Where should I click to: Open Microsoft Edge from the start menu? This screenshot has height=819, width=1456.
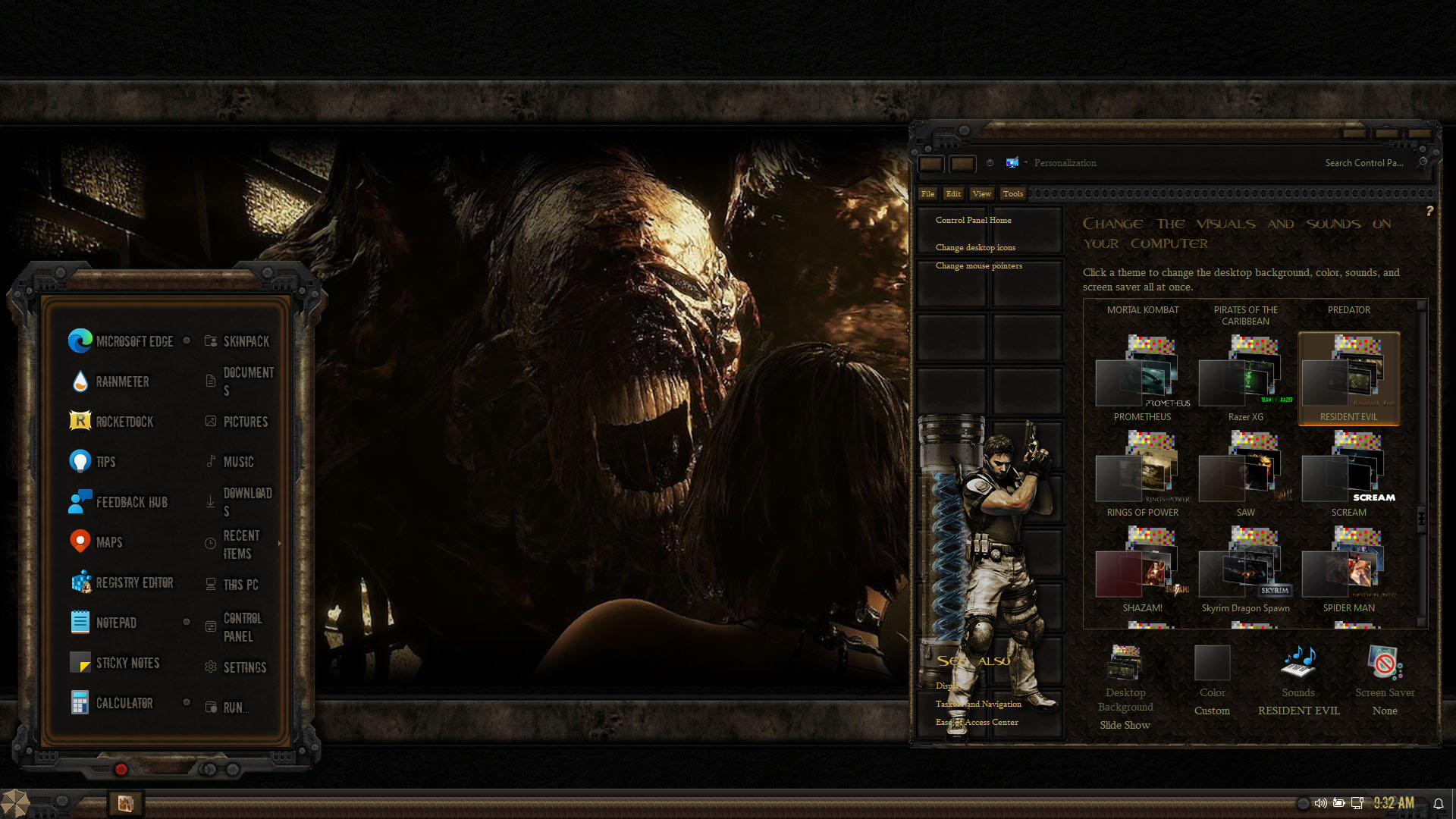pos(121,341)
